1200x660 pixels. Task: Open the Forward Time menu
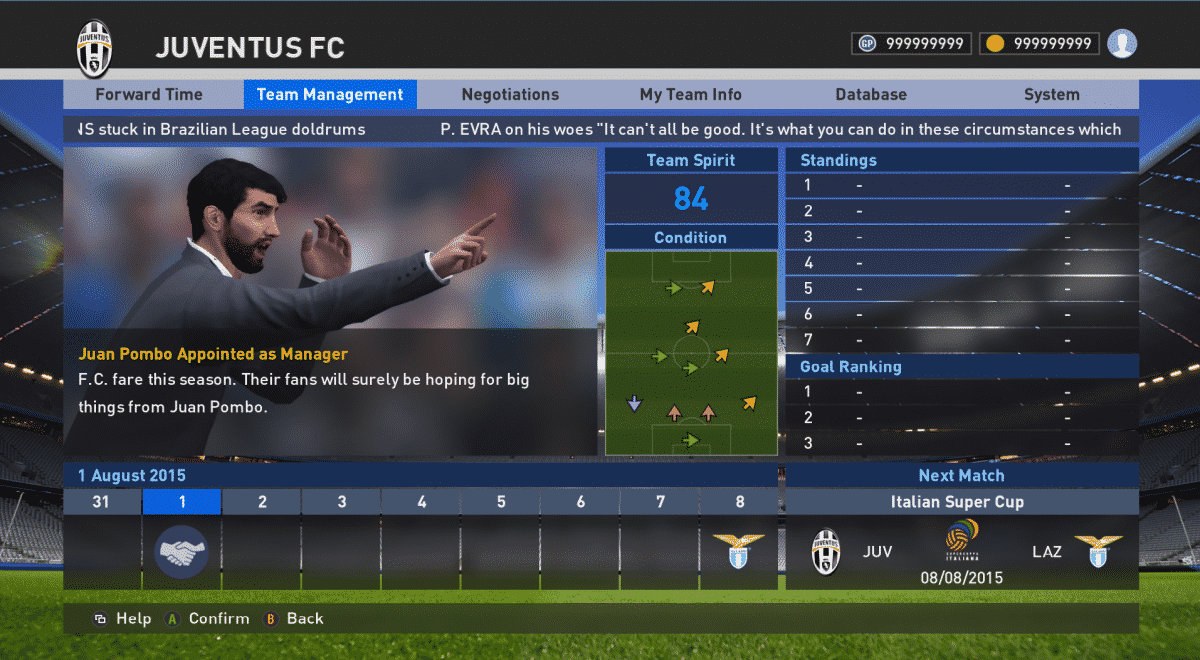149,95
